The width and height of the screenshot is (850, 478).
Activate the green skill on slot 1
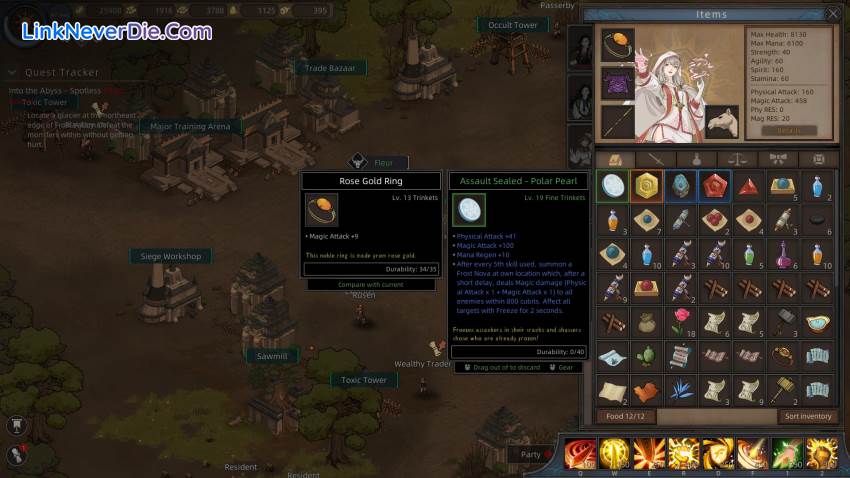pos(786,454)
